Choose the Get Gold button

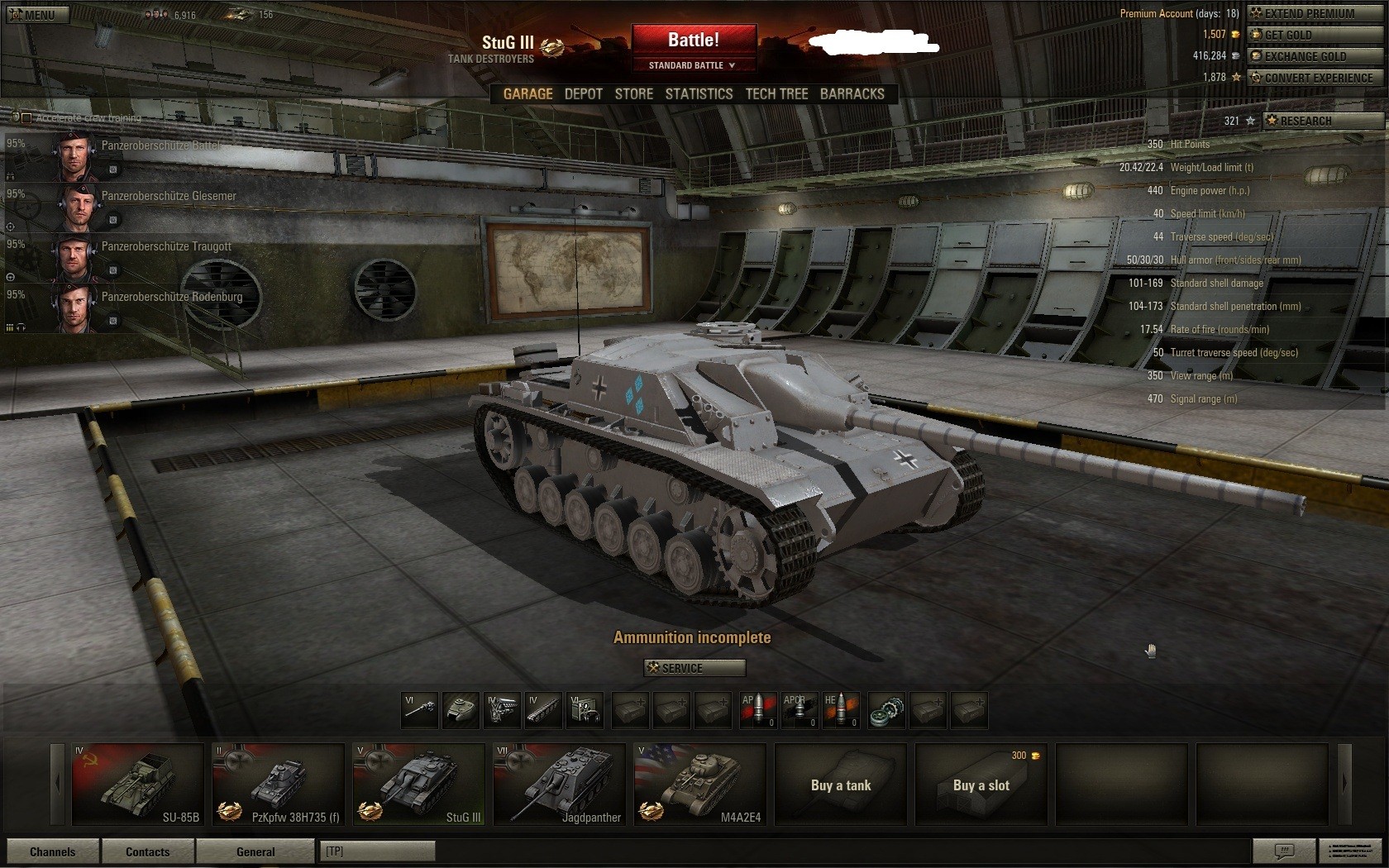pos(1315,35)
